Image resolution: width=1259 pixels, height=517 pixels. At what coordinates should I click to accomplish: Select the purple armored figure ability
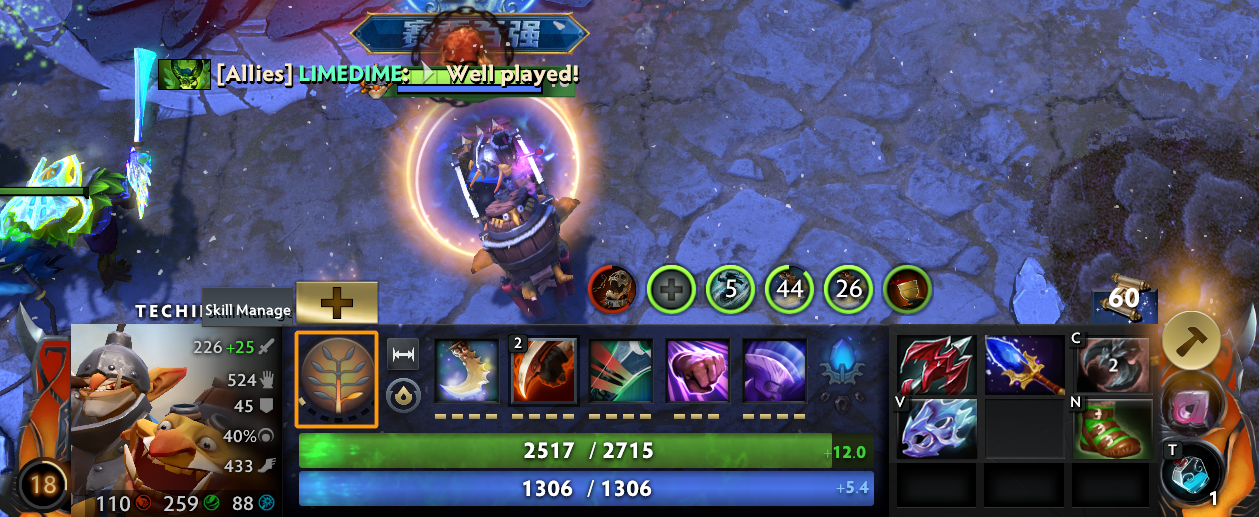click(x=774, y=371)
